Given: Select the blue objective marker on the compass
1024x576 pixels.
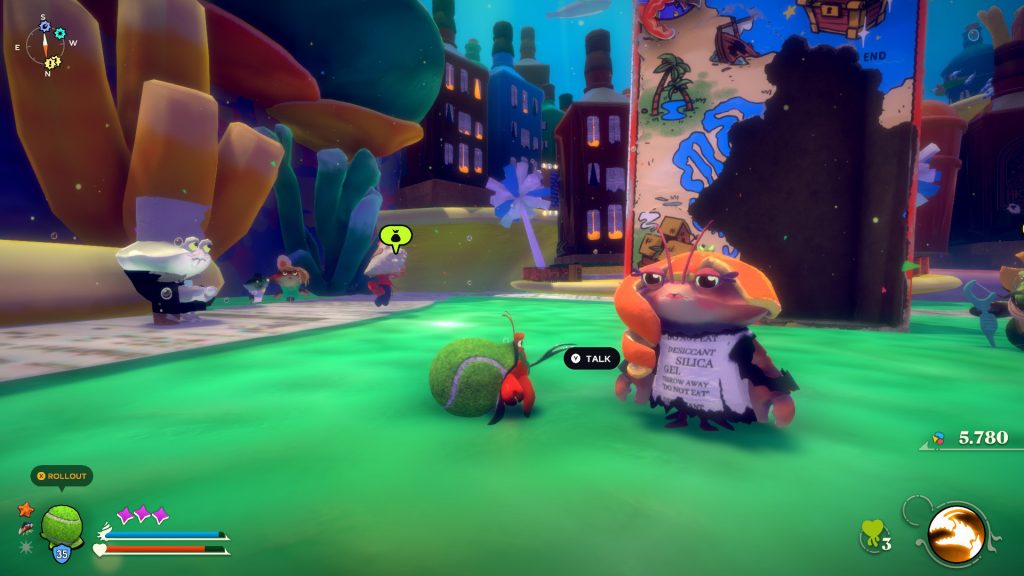Looking at the screenshot, I should click(44, 26).
